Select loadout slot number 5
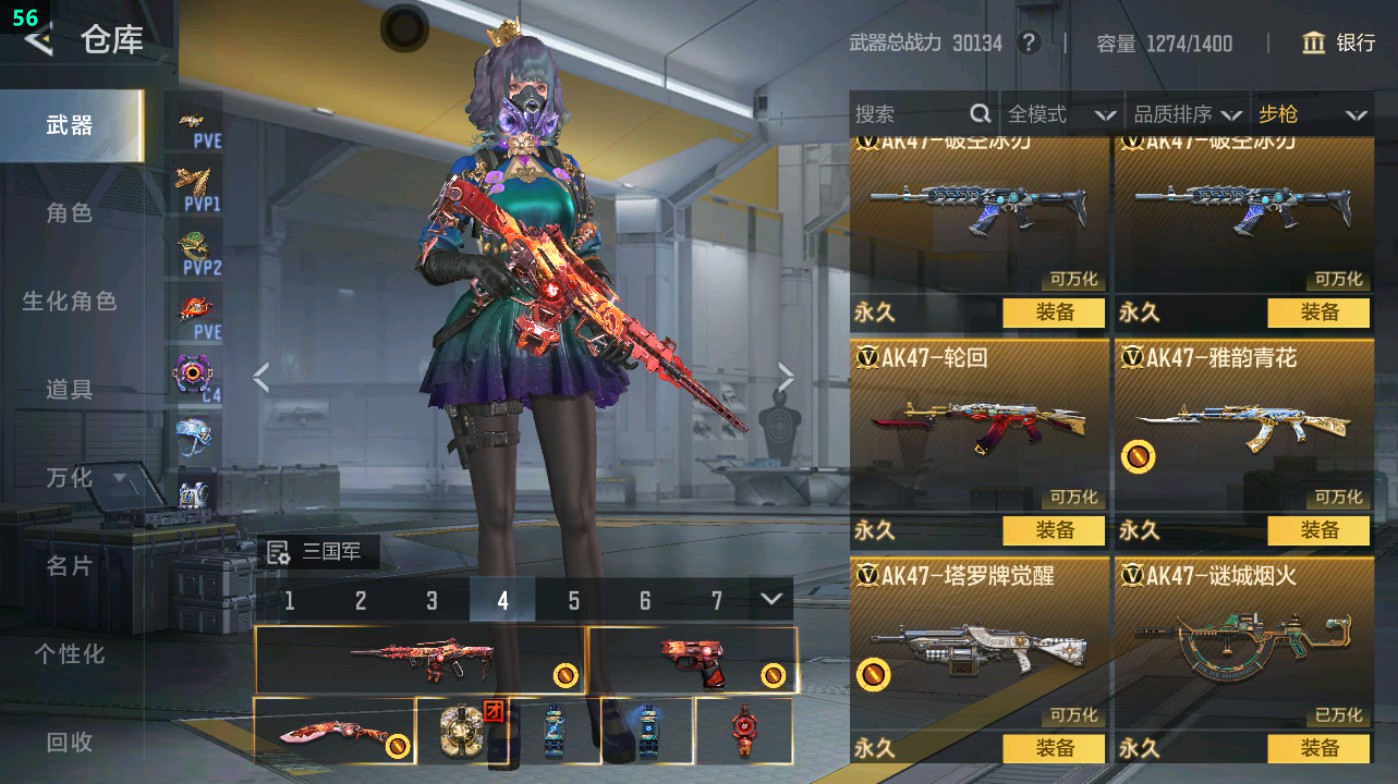The width and height of the screenshot is (1398, 784). (x=574, y=601)
